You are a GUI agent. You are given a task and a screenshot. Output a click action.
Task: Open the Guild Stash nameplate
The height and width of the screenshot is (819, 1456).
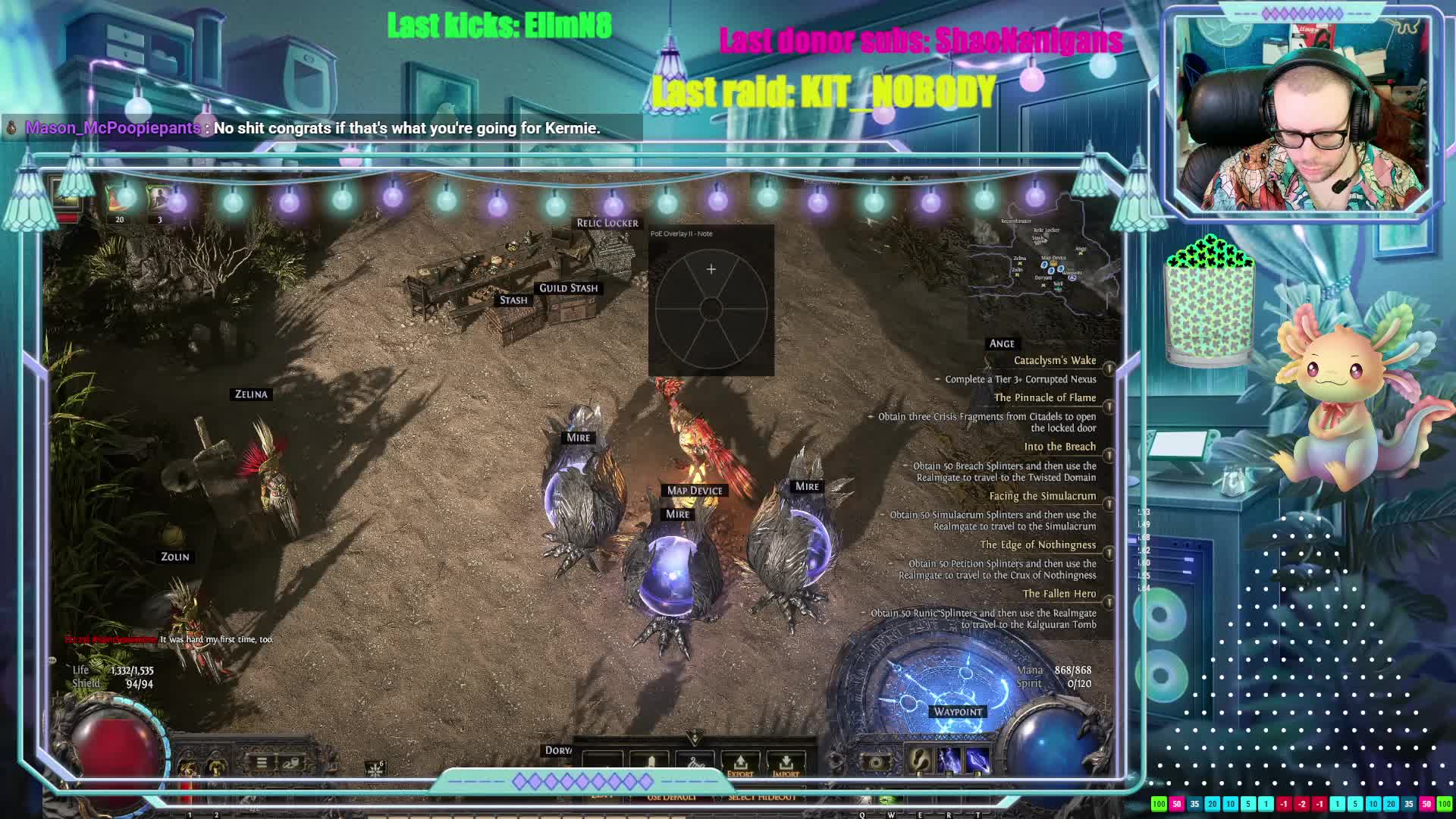[569, 288]
